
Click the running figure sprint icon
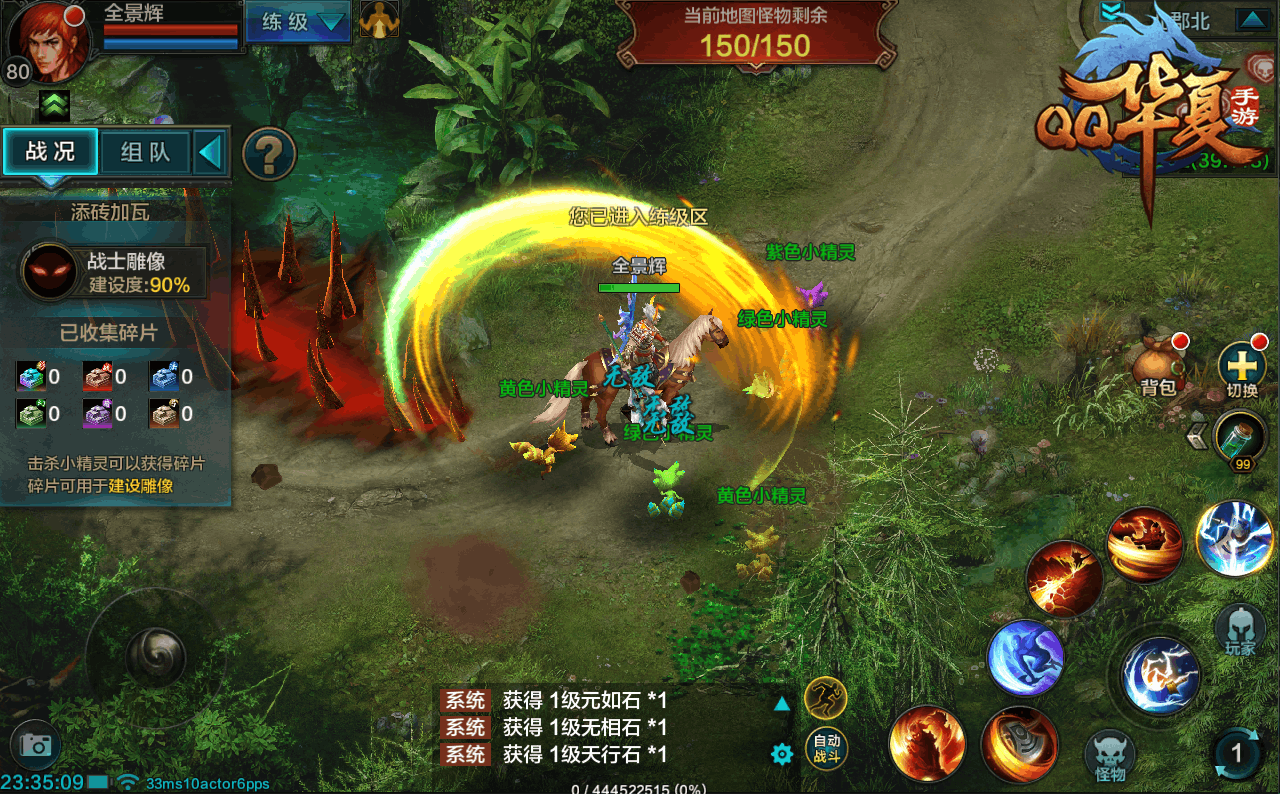coord(825,697)
